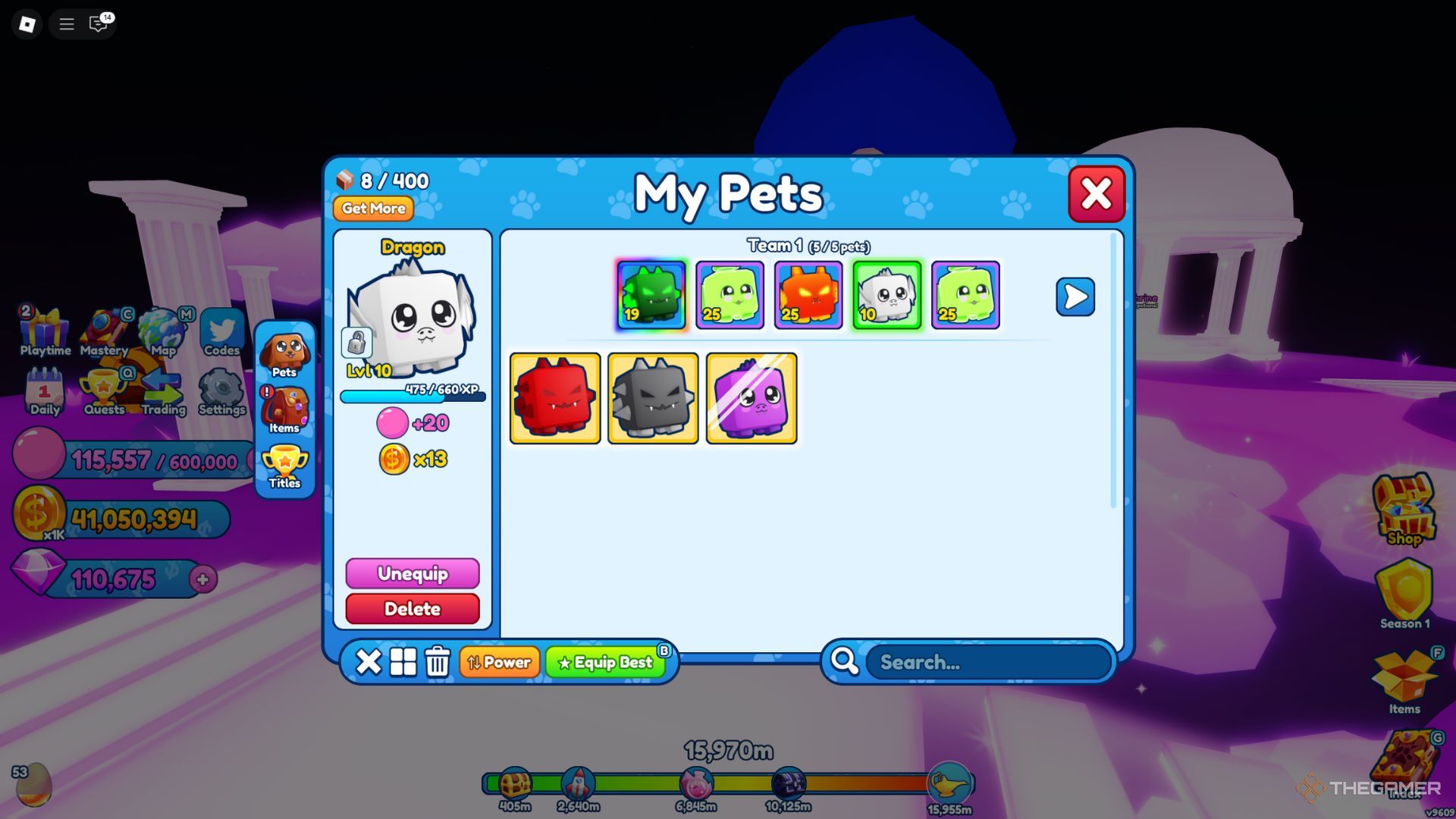Click the trash can mass-delete icon
The image size is (1456, 819).
point(438,662)
